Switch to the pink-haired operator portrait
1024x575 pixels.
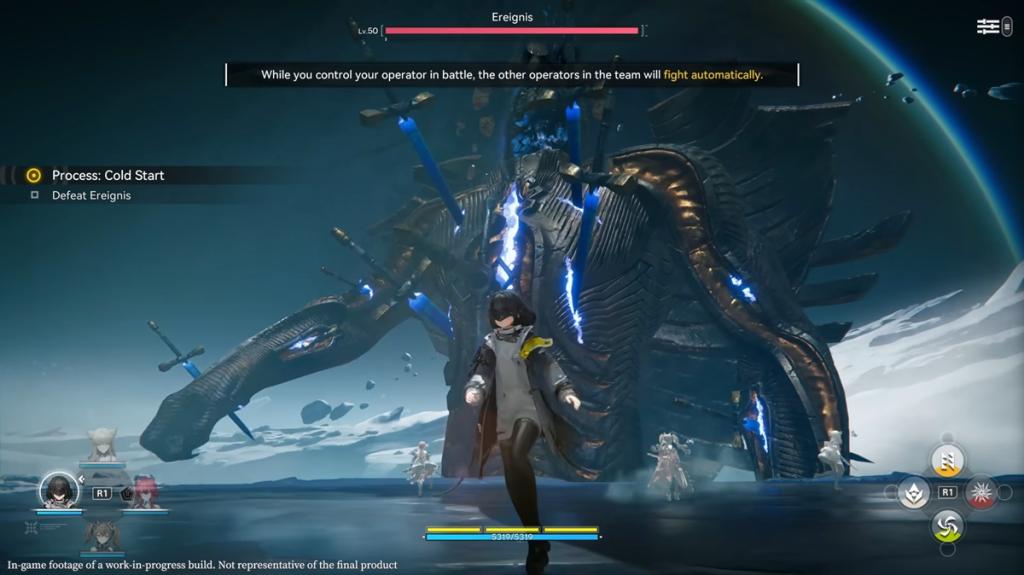[x=145, y=492]
